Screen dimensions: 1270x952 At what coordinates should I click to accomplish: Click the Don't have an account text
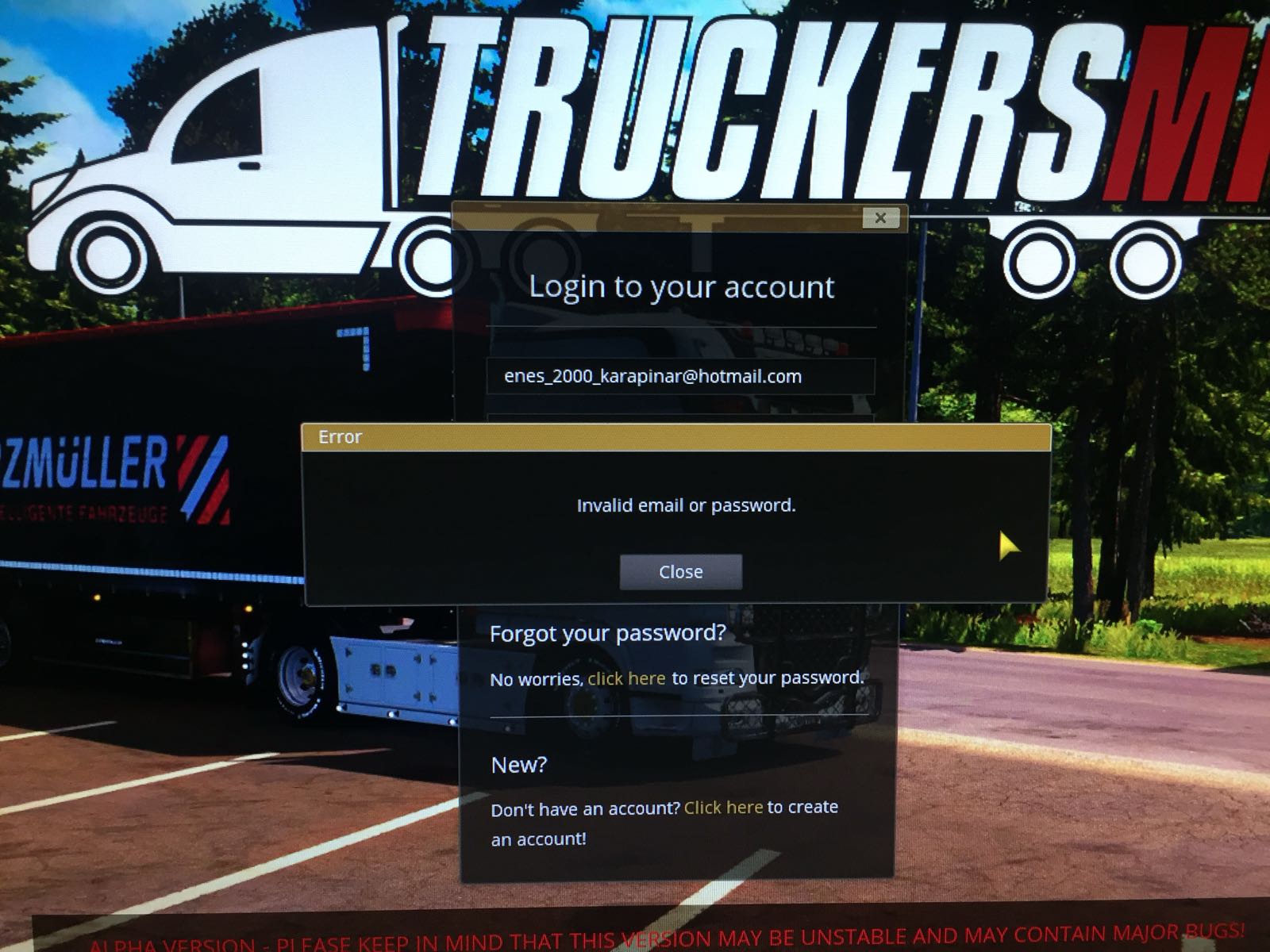coord(585,808)
